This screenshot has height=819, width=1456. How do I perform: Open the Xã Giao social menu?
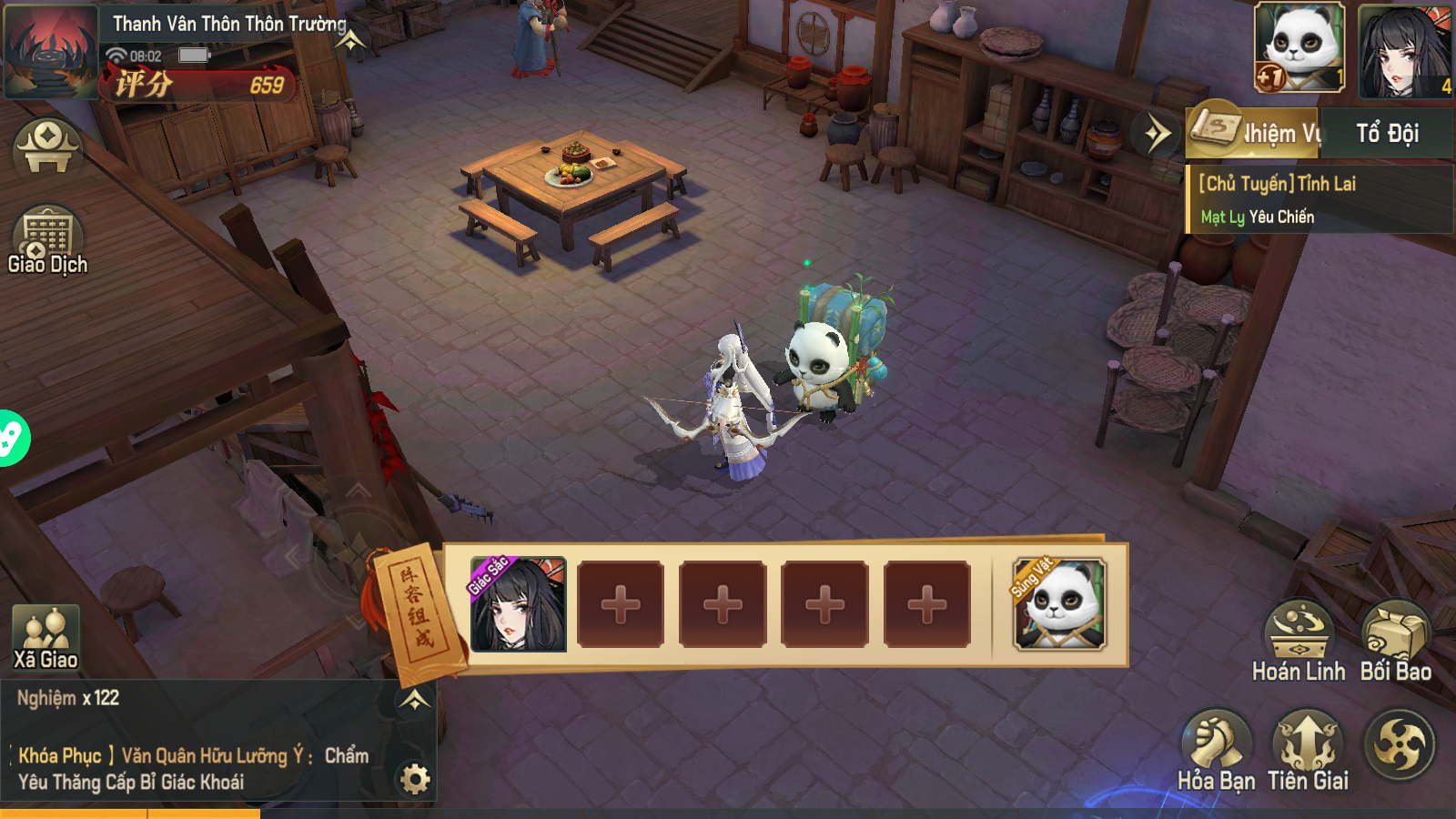45,639
